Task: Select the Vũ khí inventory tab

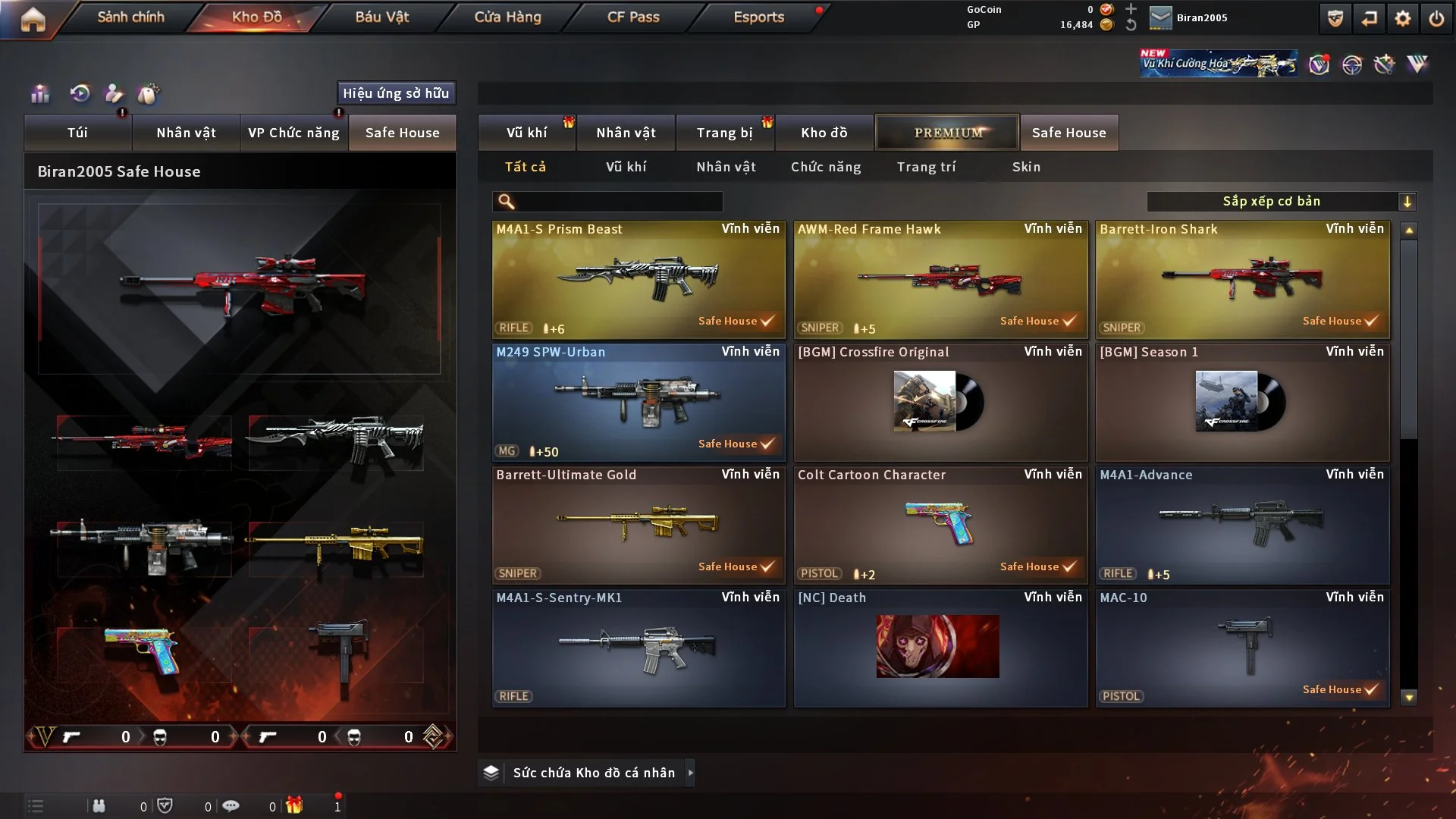Action: (526, 133)
